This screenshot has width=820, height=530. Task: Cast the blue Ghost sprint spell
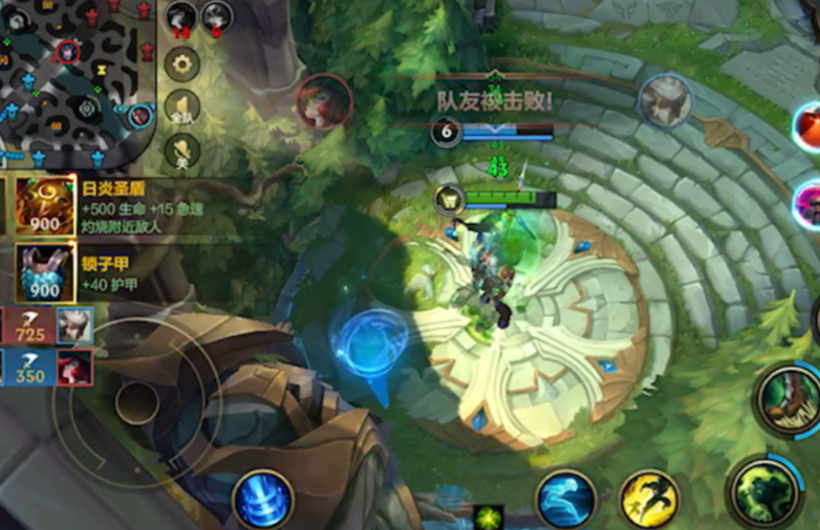tap(566, 499)
